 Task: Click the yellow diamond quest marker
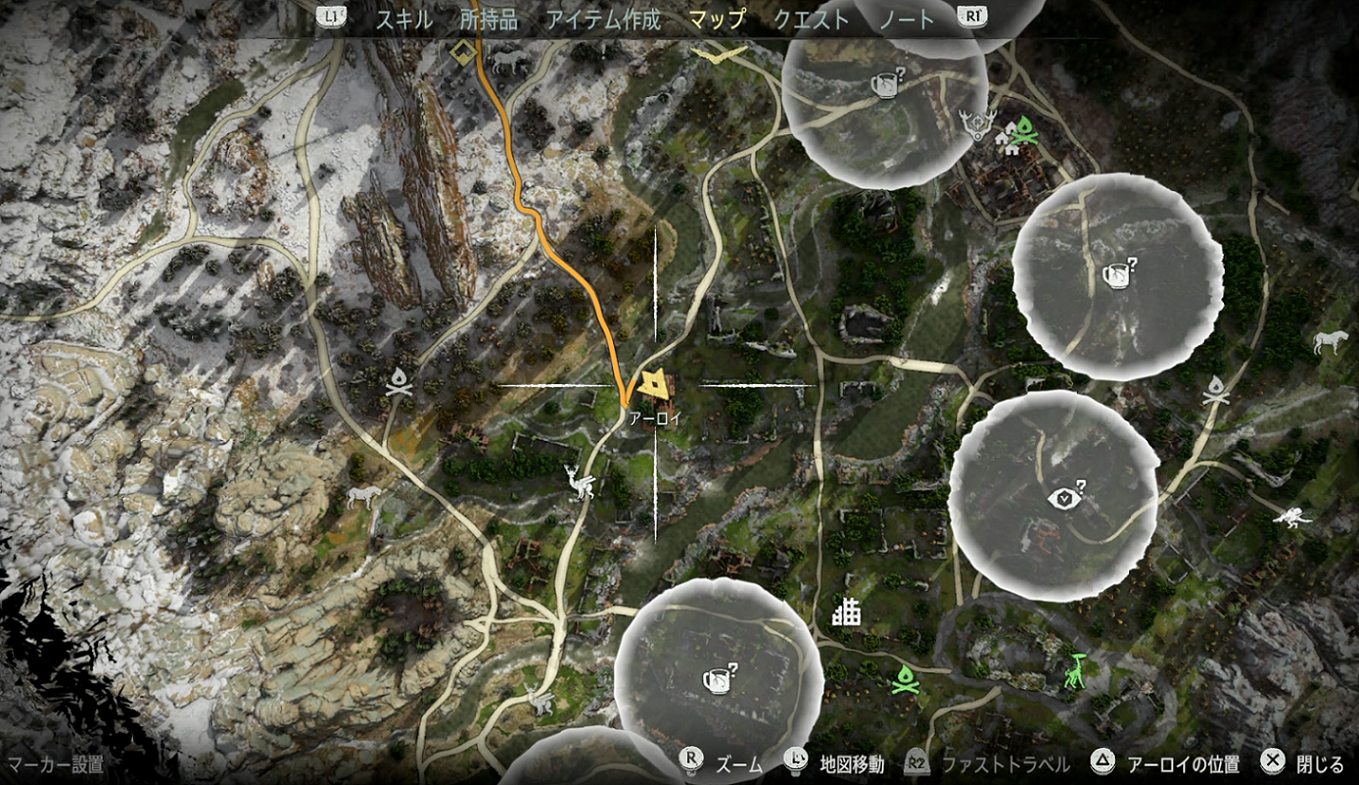[462, 51]
